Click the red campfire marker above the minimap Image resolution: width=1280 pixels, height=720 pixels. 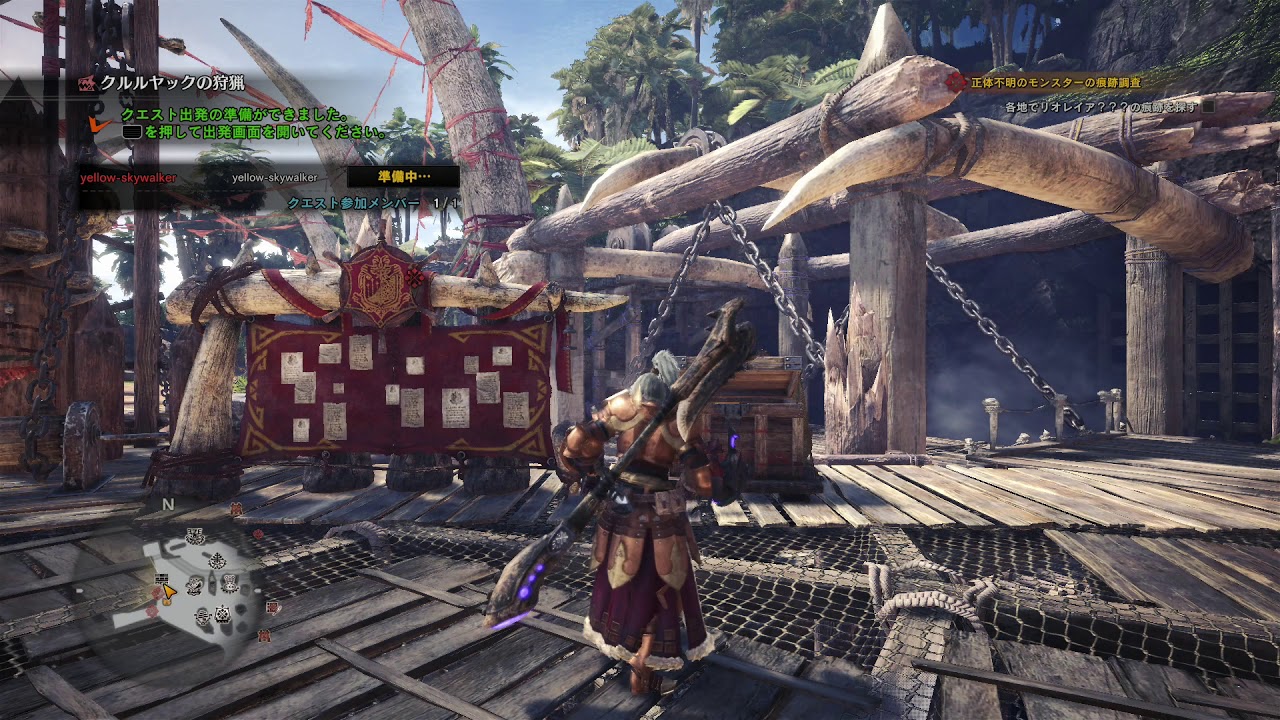pyautogui.click(x=235, y=506)
